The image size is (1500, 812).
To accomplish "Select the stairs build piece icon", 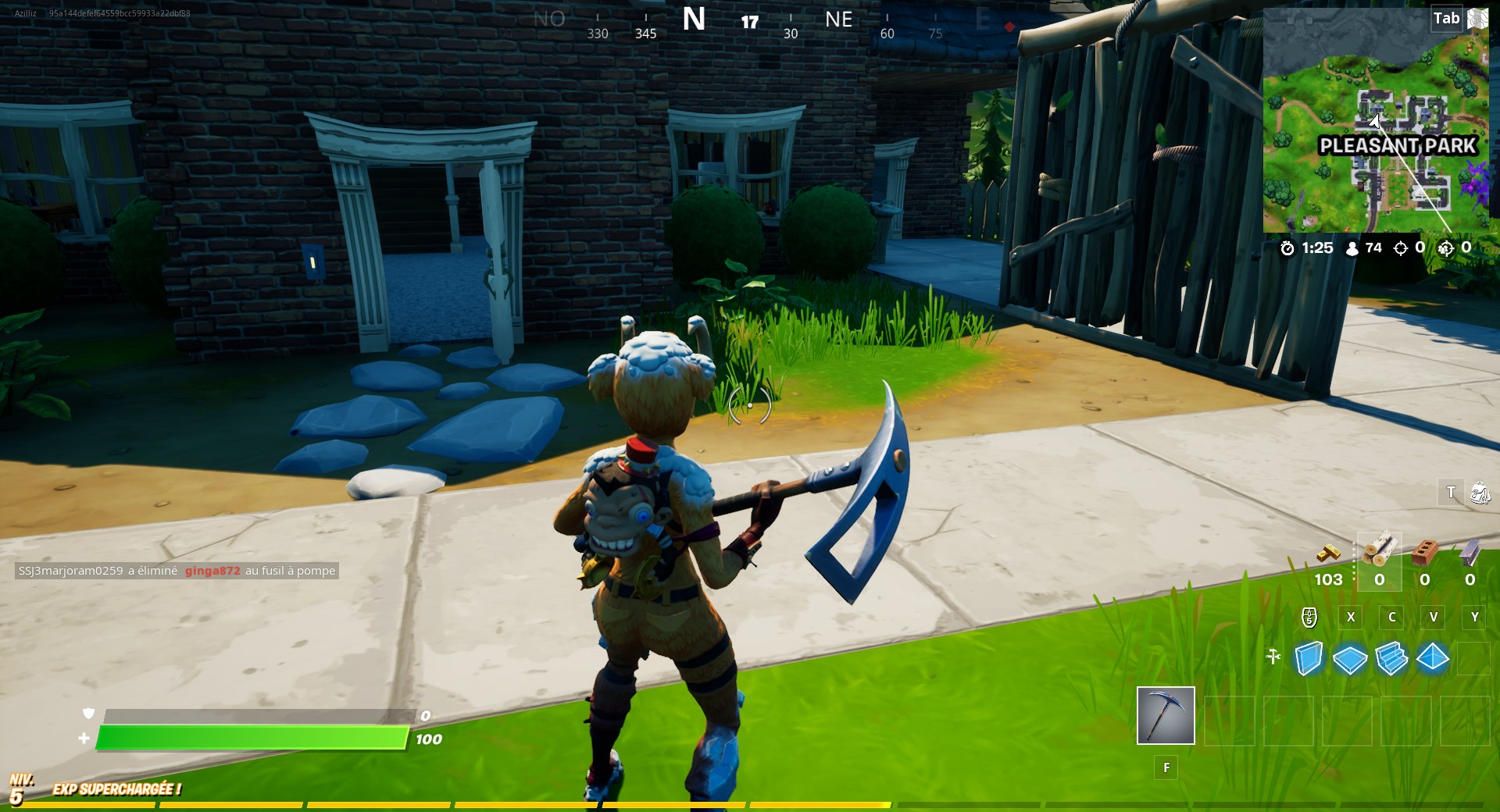I will coord(1392,660).
